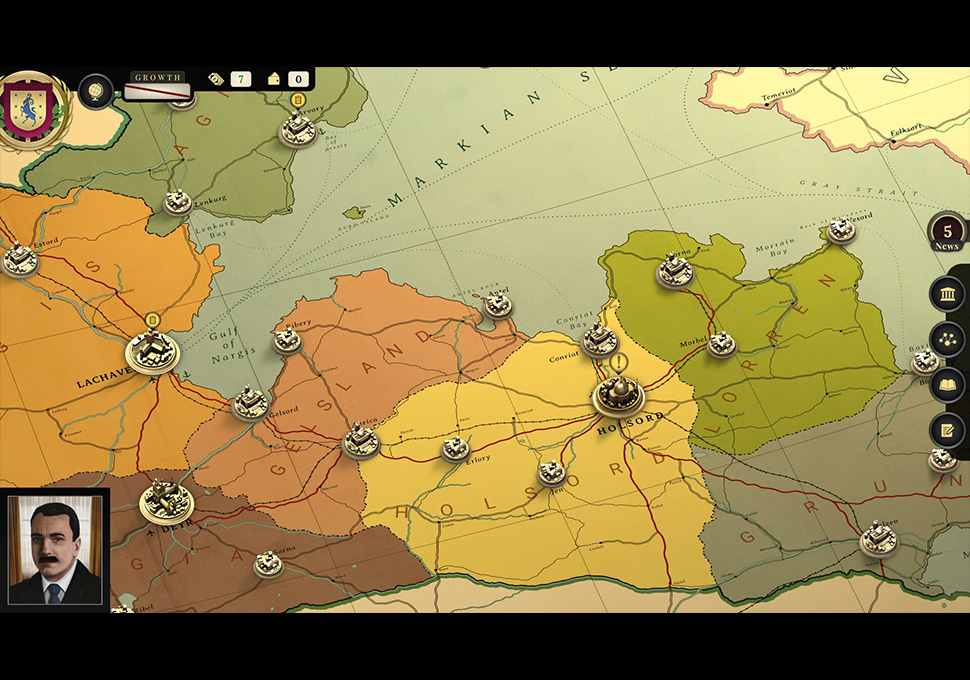
Task: Open the notepad and pencil icon
Action: [x=946, y=430]
